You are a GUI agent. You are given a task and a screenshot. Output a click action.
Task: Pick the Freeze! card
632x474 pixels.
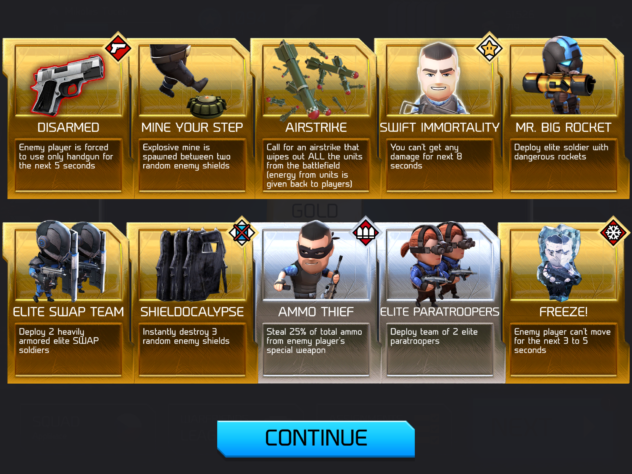tap(563, 302)
